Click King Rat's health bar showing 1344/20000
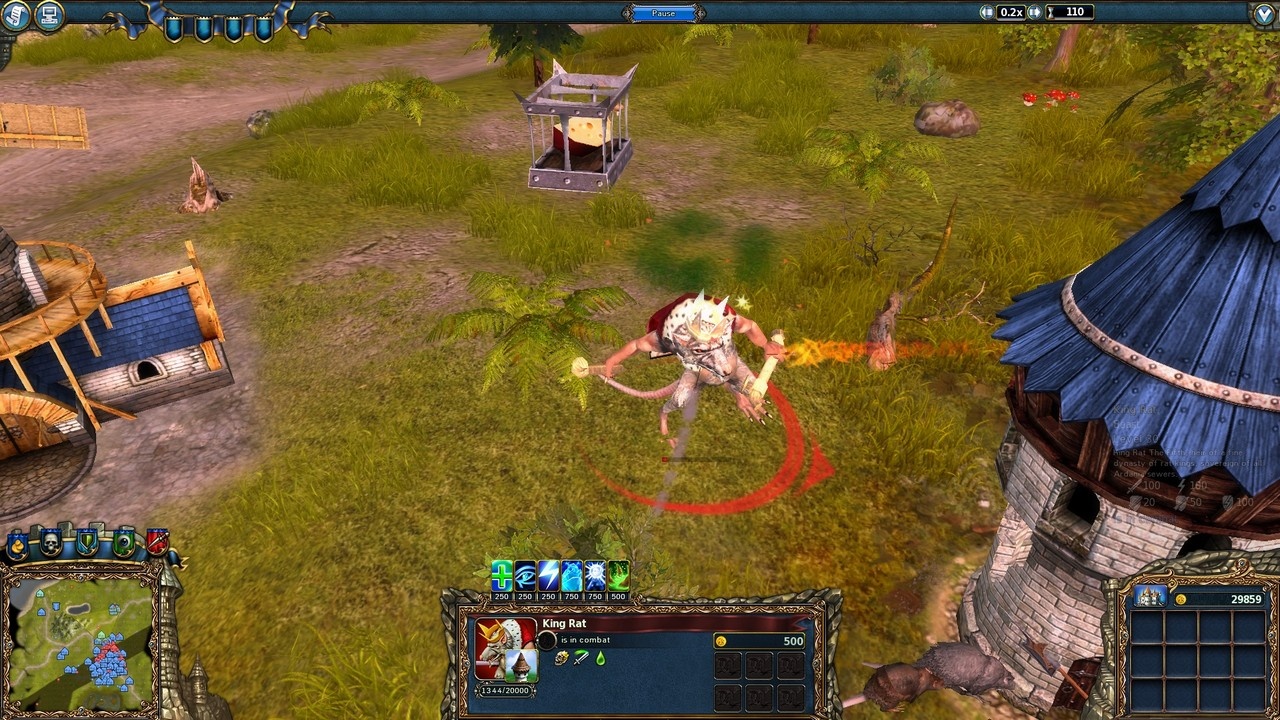1280x720 pixels. [x=505, y=690]
